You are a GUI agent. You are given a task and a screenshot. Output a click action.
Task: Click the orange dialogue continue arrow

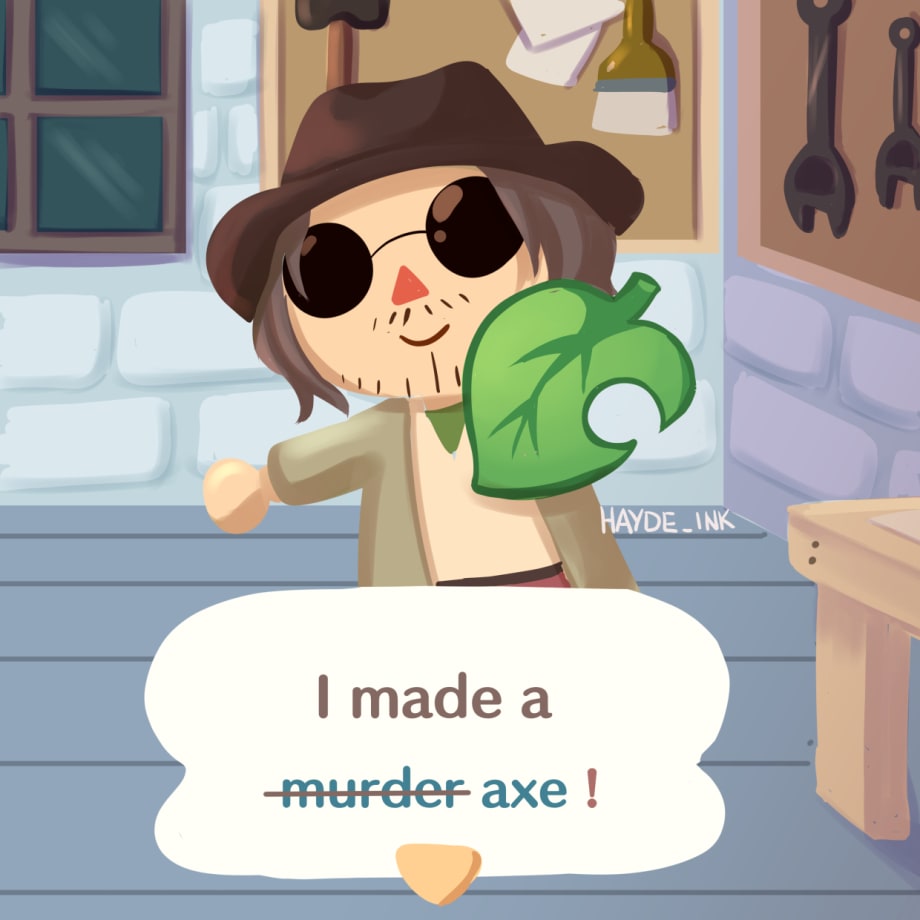pos(438,864)
